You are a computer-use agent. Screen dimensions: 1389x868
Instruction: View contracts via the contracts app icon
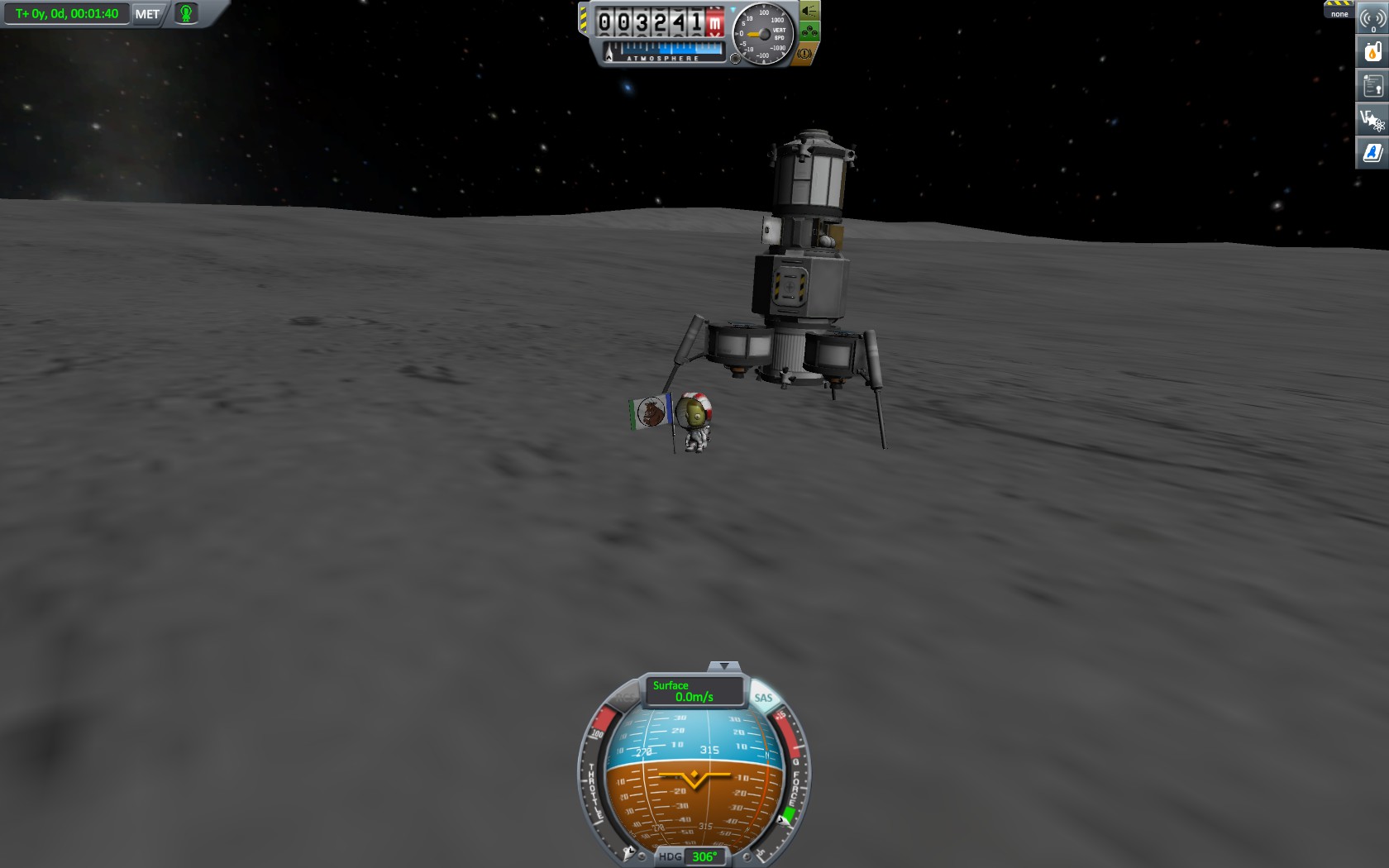click(x=1370, y=85)
